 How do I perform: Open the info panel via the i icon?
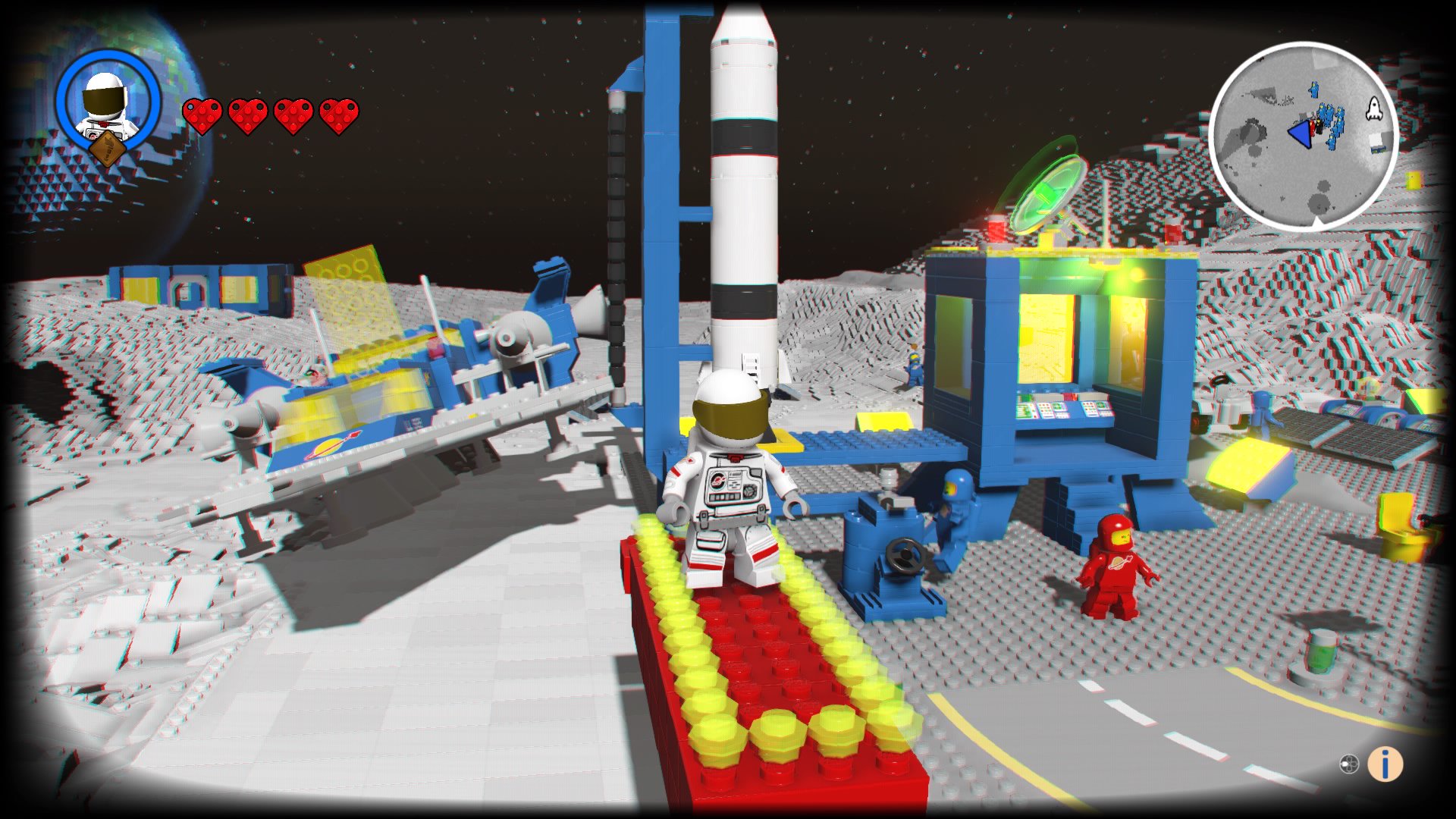1385,763
